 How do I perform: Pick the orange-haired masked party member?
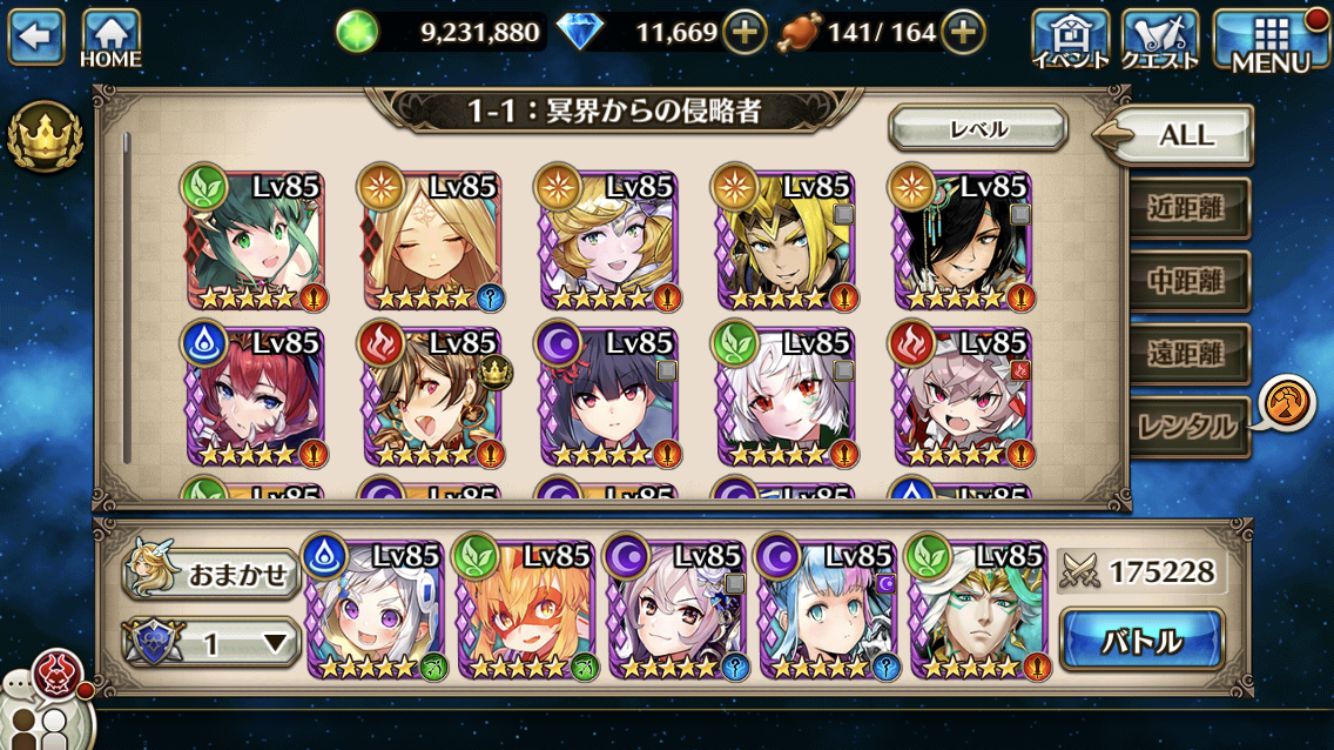pos(528,611)
